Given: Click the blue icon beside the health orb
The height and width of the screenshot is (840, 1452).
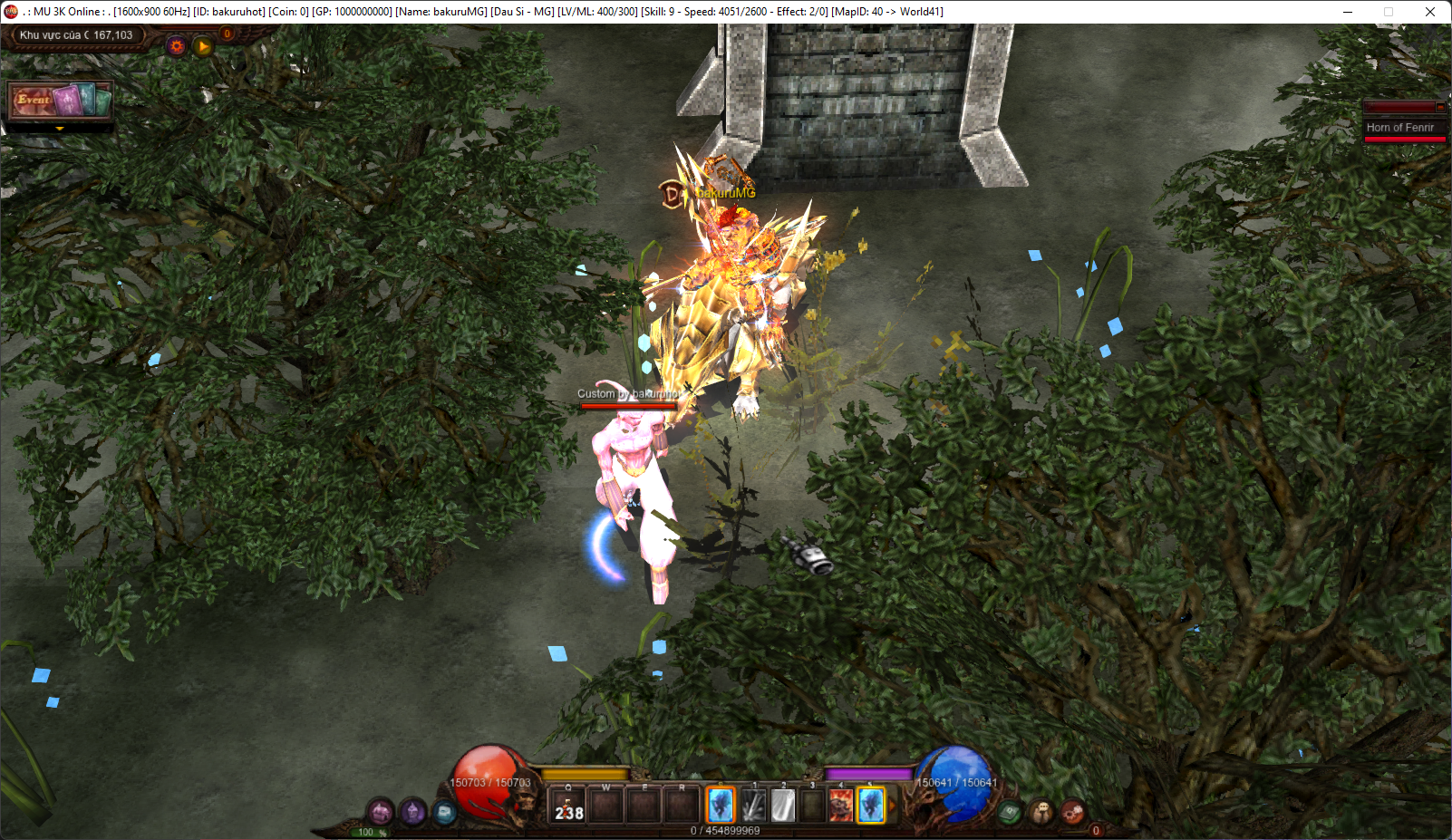Looking at the screenshot, I should tap(444, 812).
